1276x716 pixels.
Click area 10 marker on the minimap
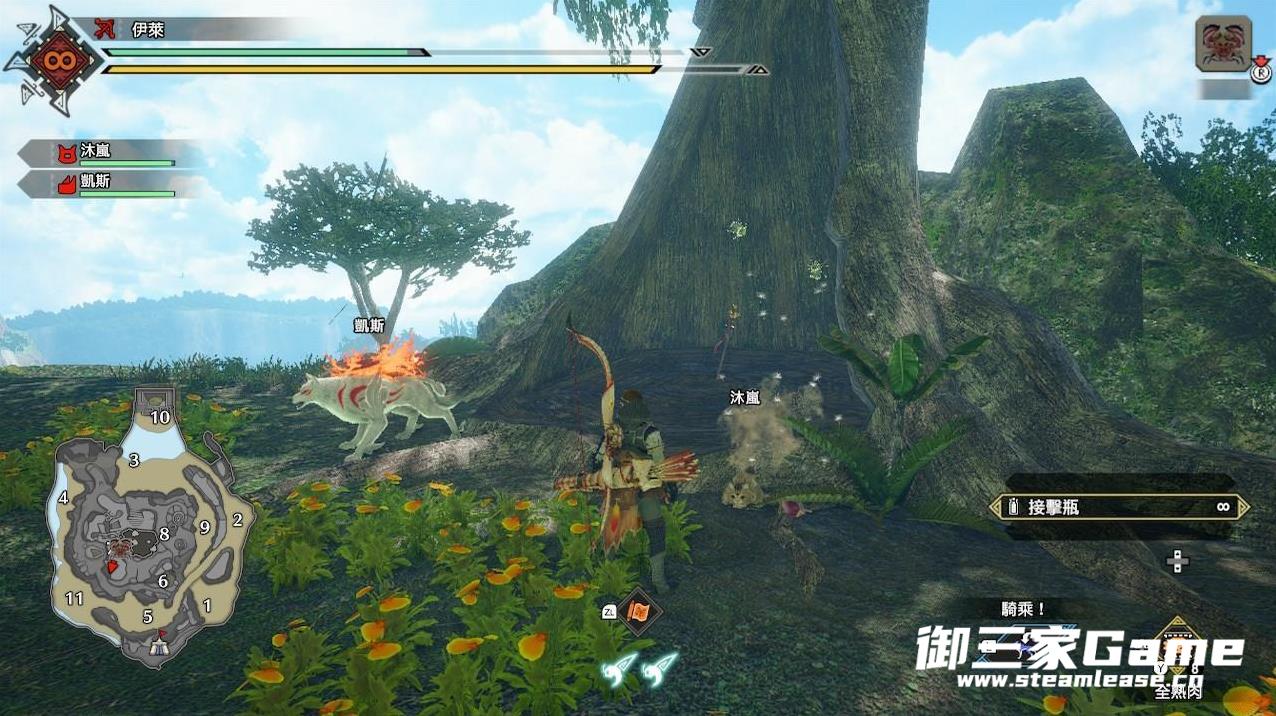159,416
